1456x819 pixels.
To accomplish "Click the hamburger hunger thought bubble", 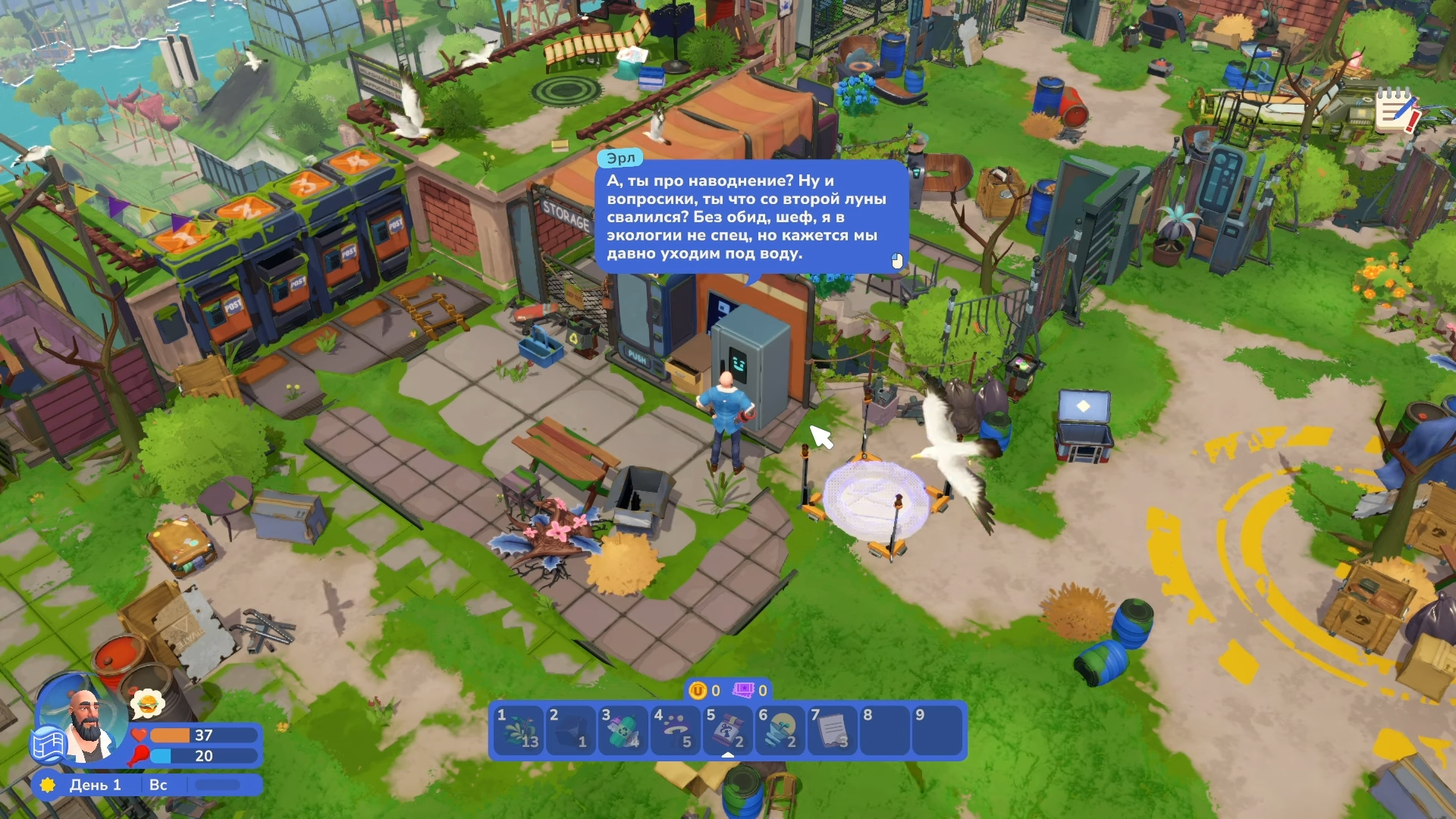I will coord(147,705).
